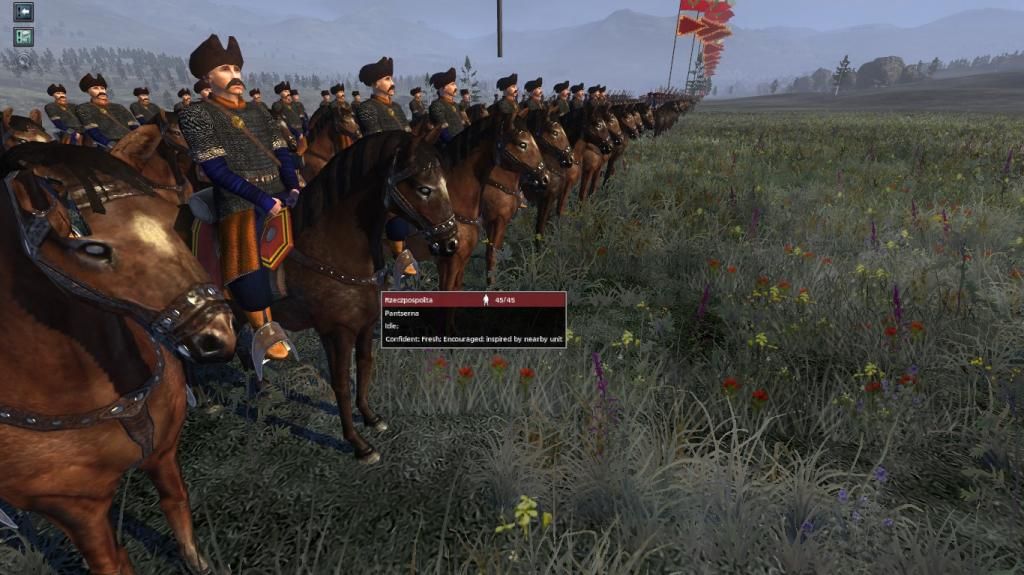Click the green panel toggle button
Viewport: 1024px width, 575px height.
point(23,37)
